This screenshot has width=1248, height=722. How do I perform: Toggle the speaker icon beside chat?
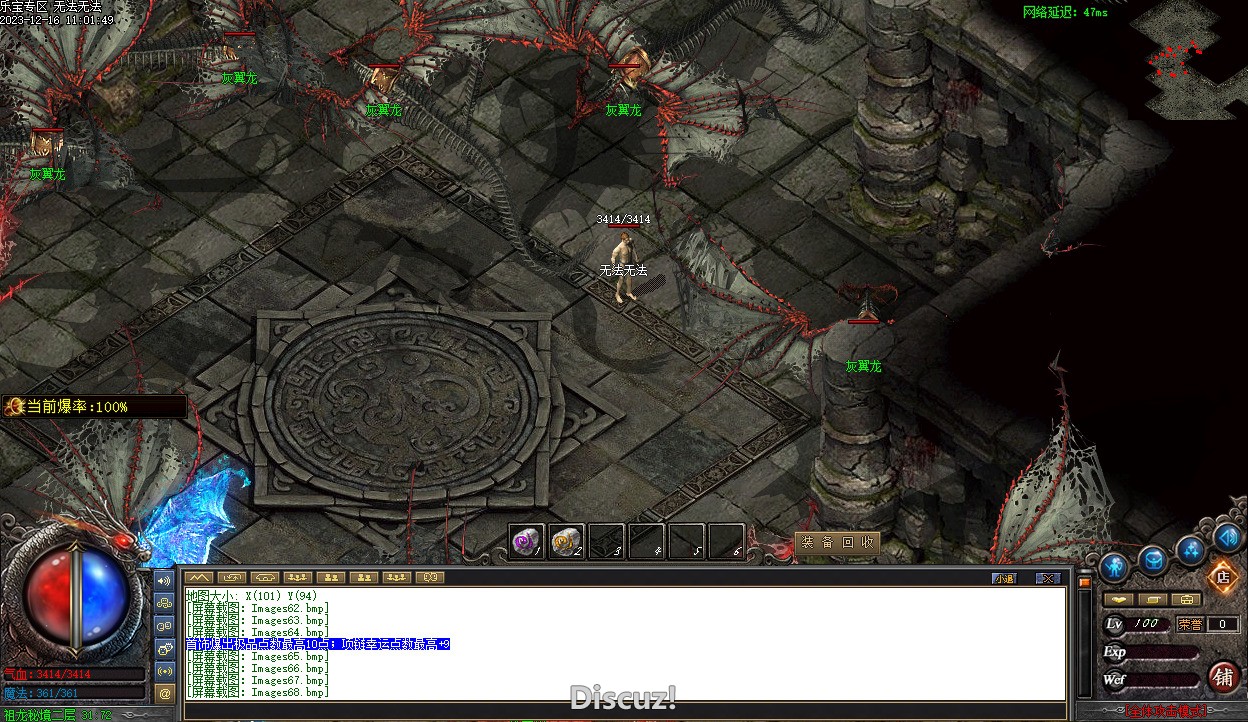(166, 579)
